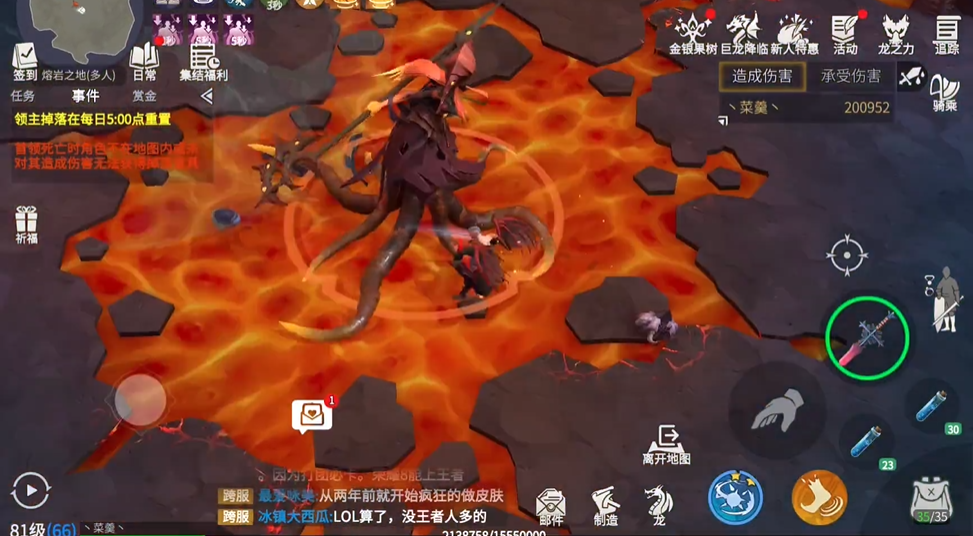Switch to the 任务 quest tab
Screen dimensions: 973x536
(x=23, y=96)
